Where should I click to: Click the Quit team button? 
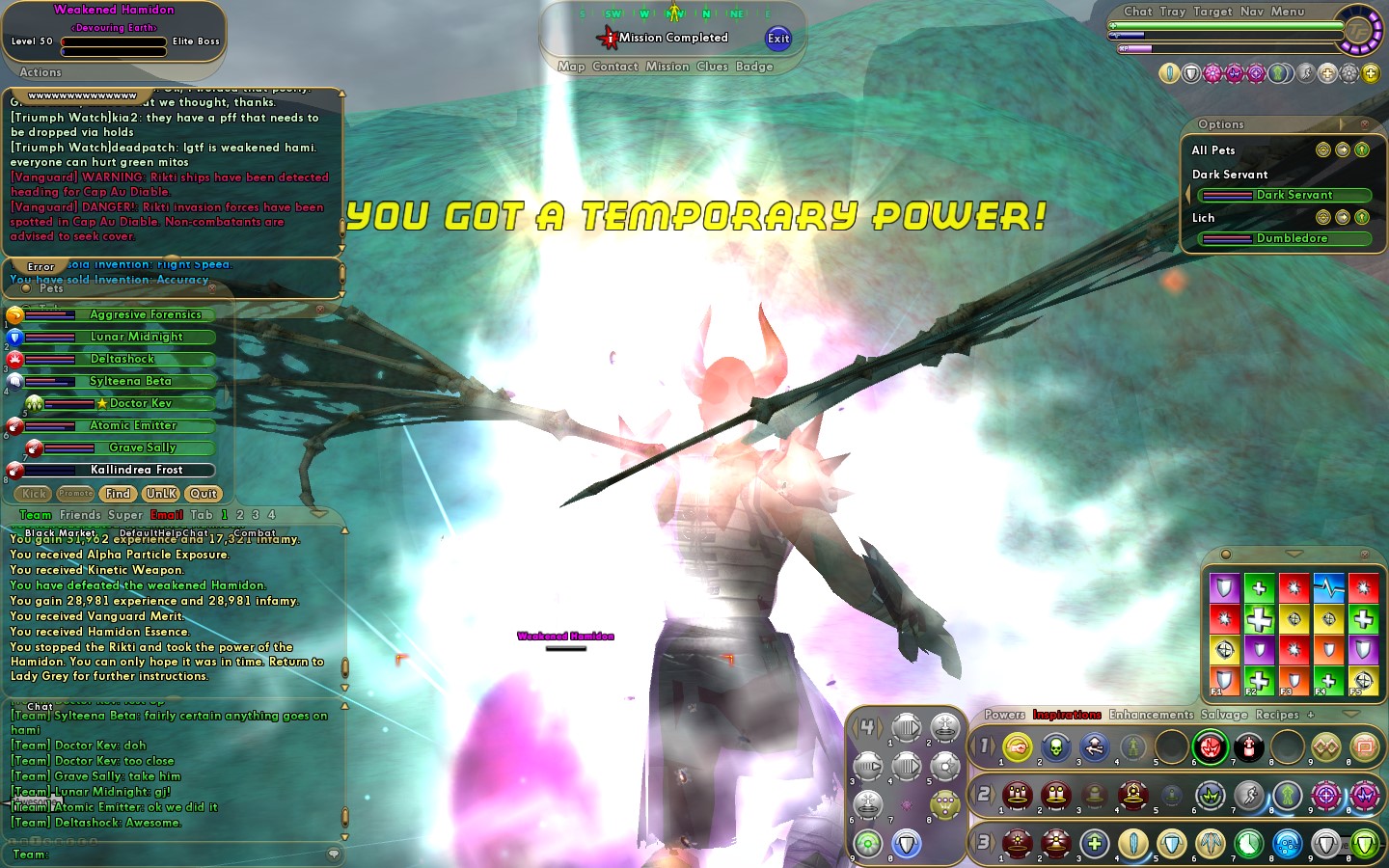point(203,494)
